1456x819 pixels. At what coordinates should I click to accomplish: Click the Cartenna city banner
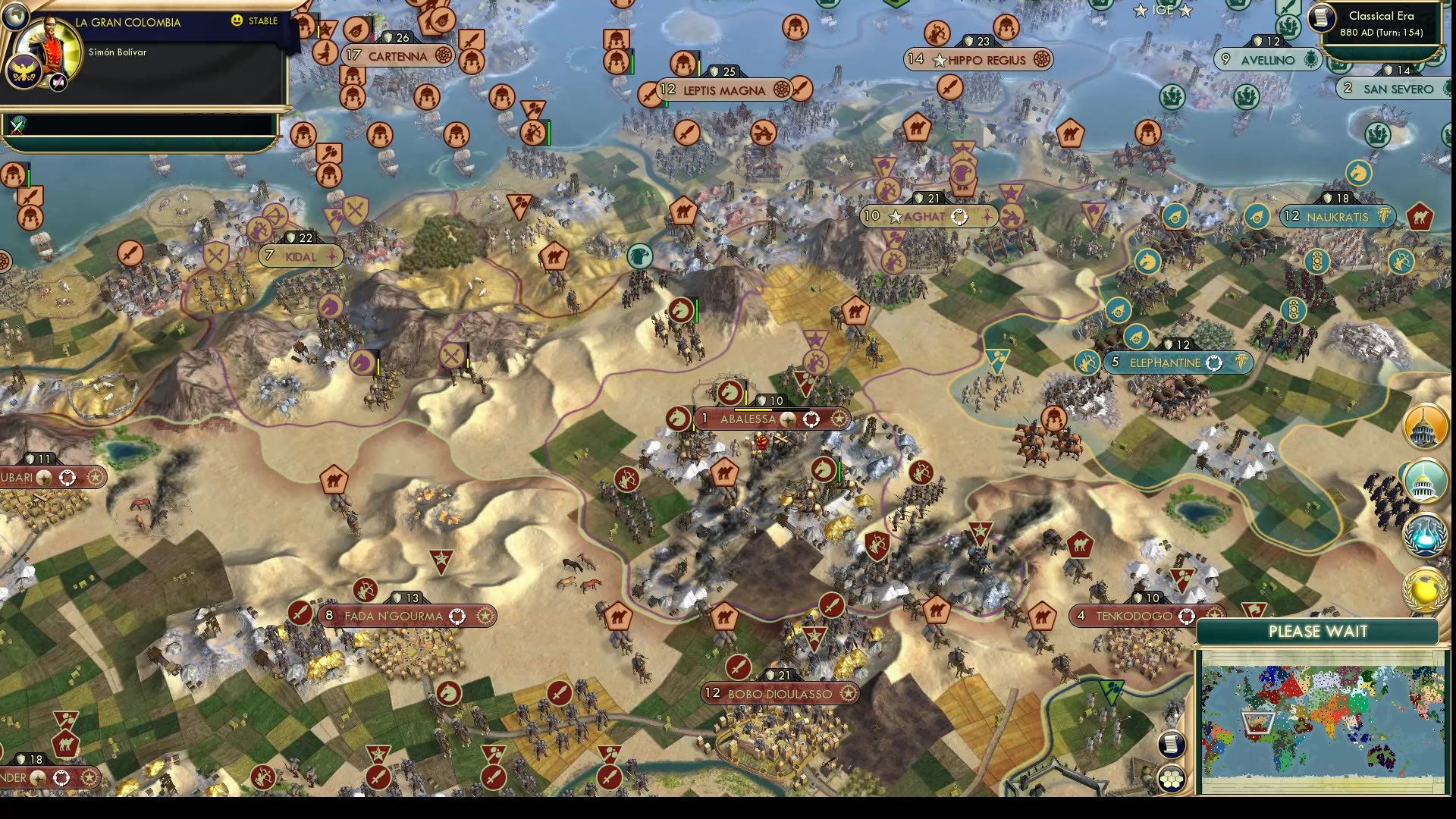(397, 55)
